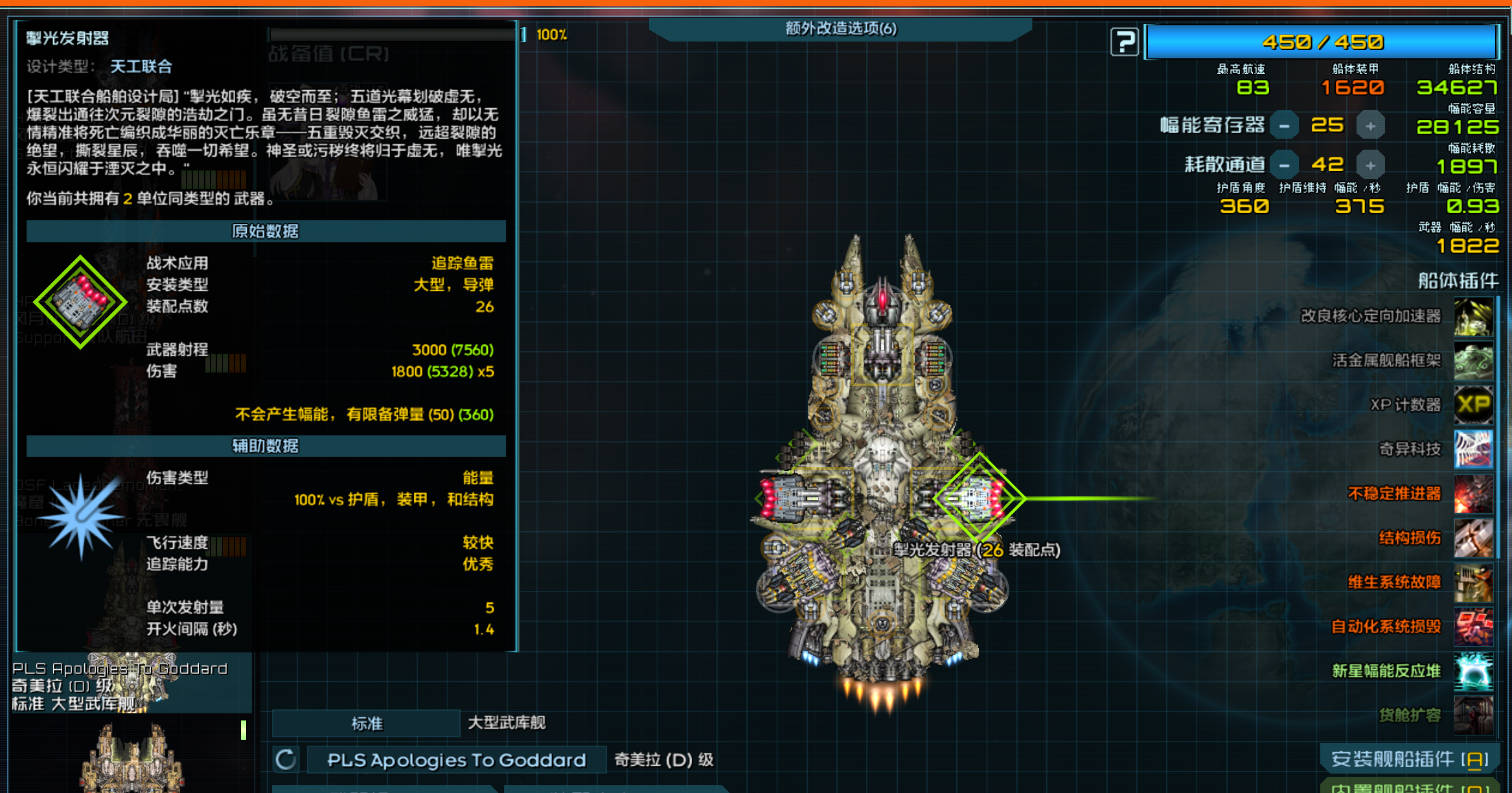Click the XP计数器 icon
This screenshot has height=793, width=1512.
pos(1474,405)
